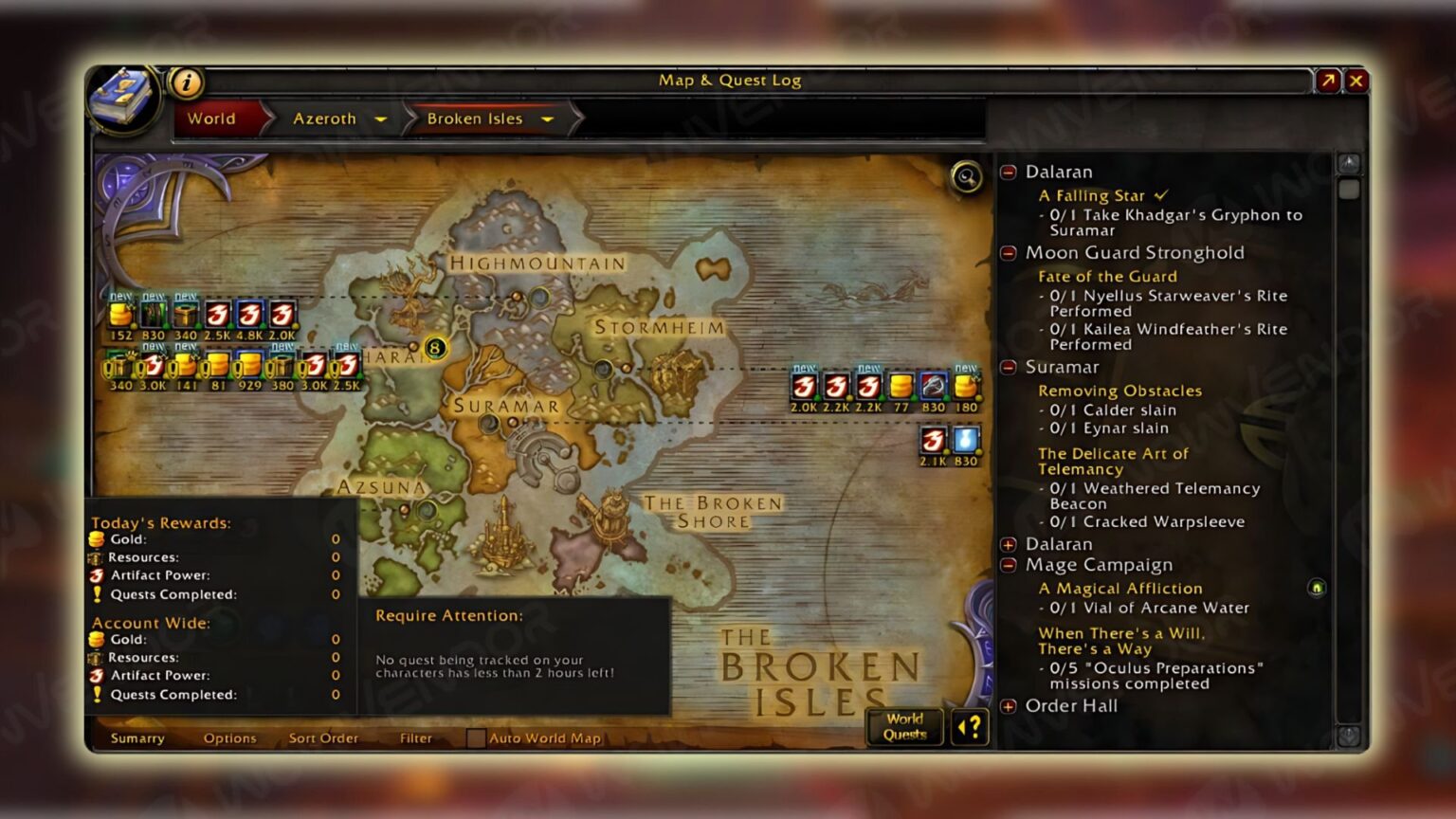Enable the Auto World Map checkbox
Screen dimensions: 1456x819
(475, 737)
